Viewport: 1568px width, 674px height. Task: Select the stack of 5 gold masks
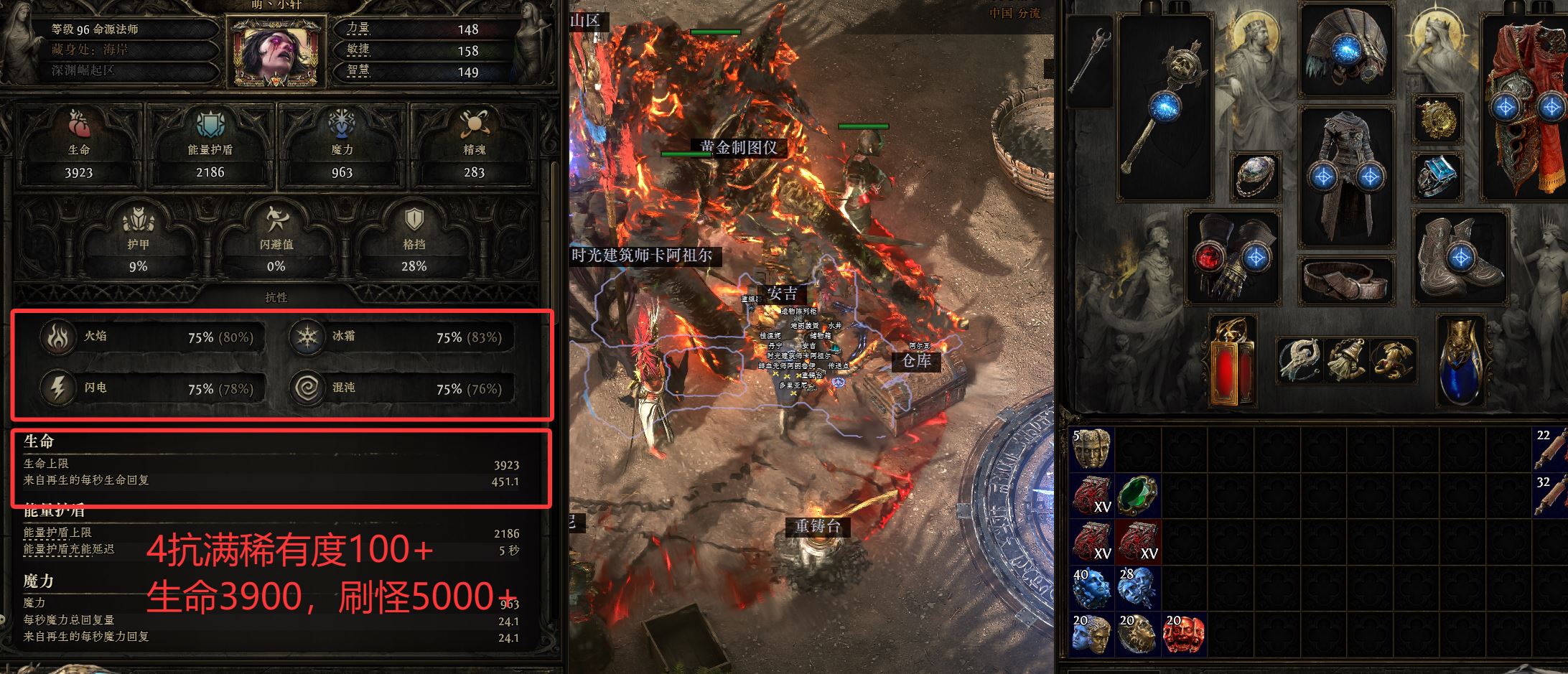1092,449
